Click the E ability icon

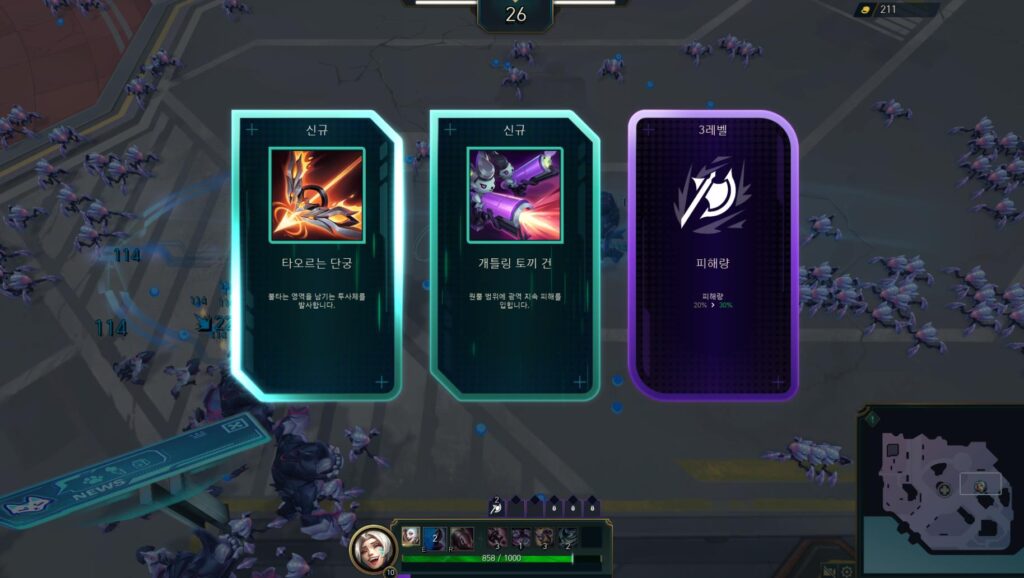tap(435, 537)
